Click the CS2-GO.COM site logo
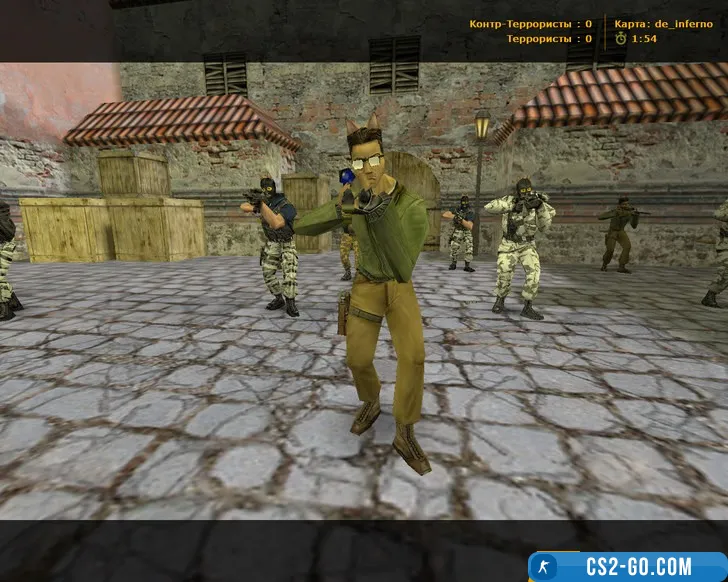 (627, 566)
